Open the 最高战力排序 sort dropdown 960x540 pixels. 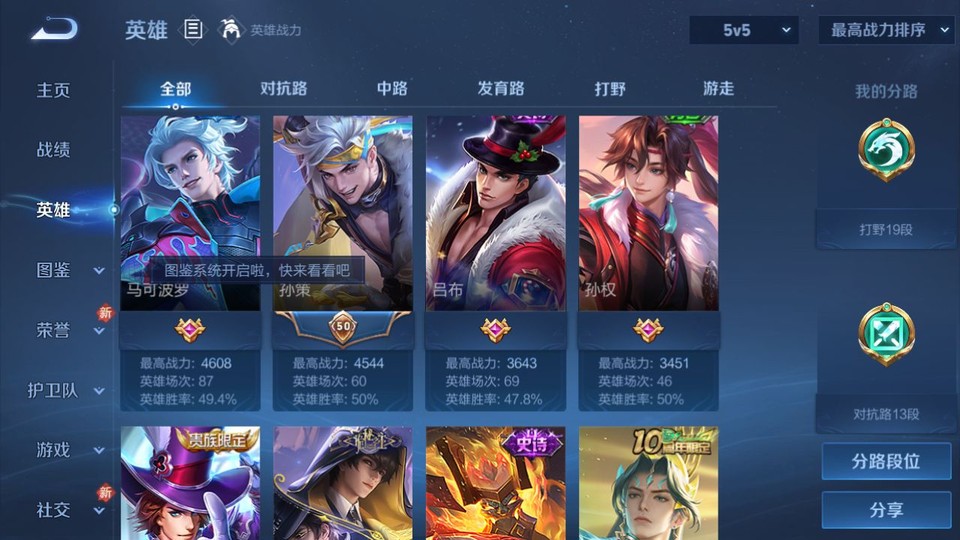click(886, 30)
